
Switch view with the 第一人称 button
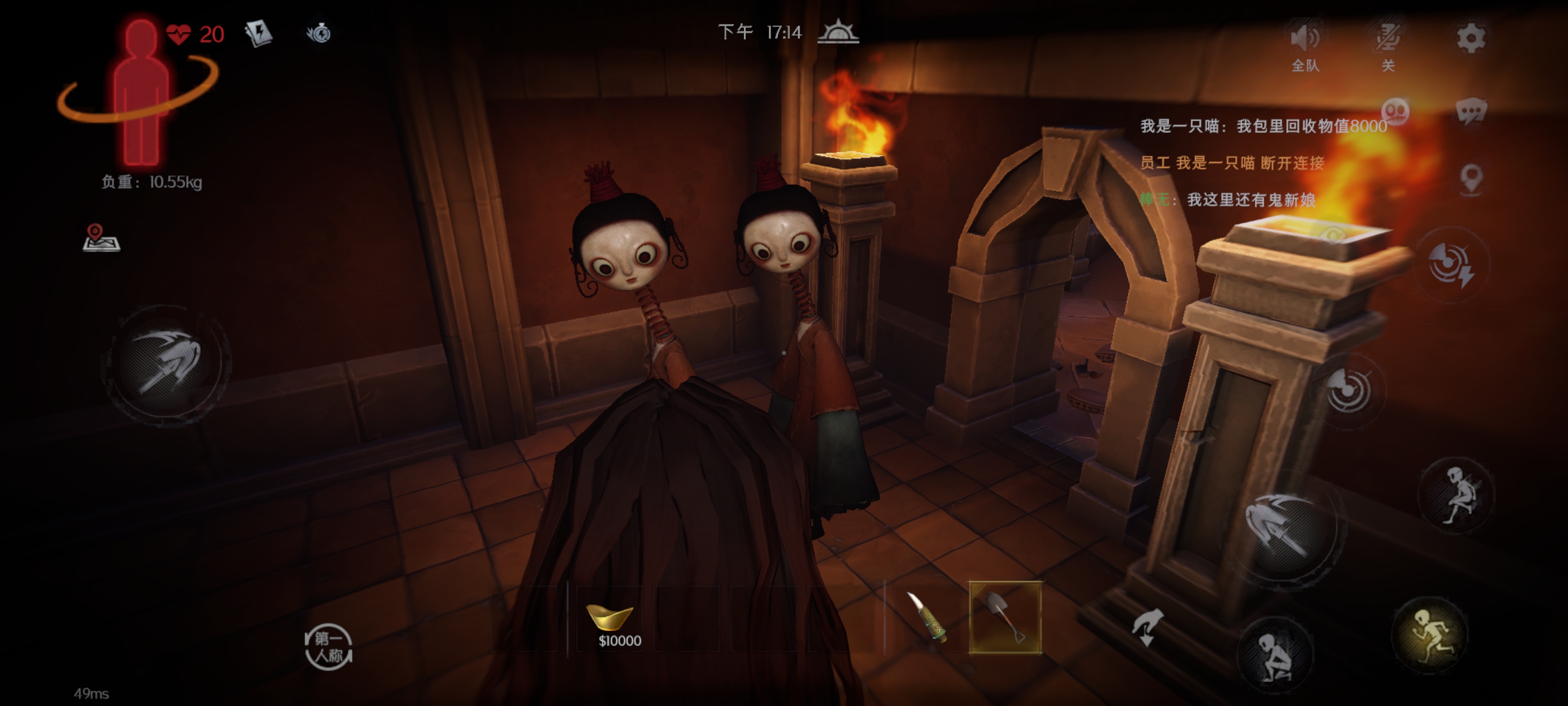coord(328,647)
